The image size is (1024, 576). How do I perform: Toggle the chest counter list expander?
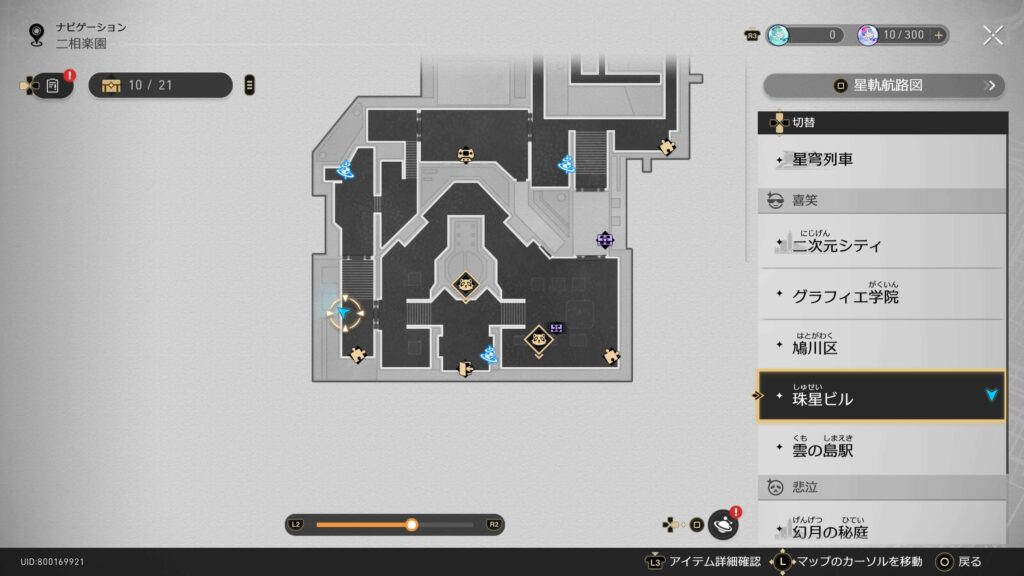point(250,86)
